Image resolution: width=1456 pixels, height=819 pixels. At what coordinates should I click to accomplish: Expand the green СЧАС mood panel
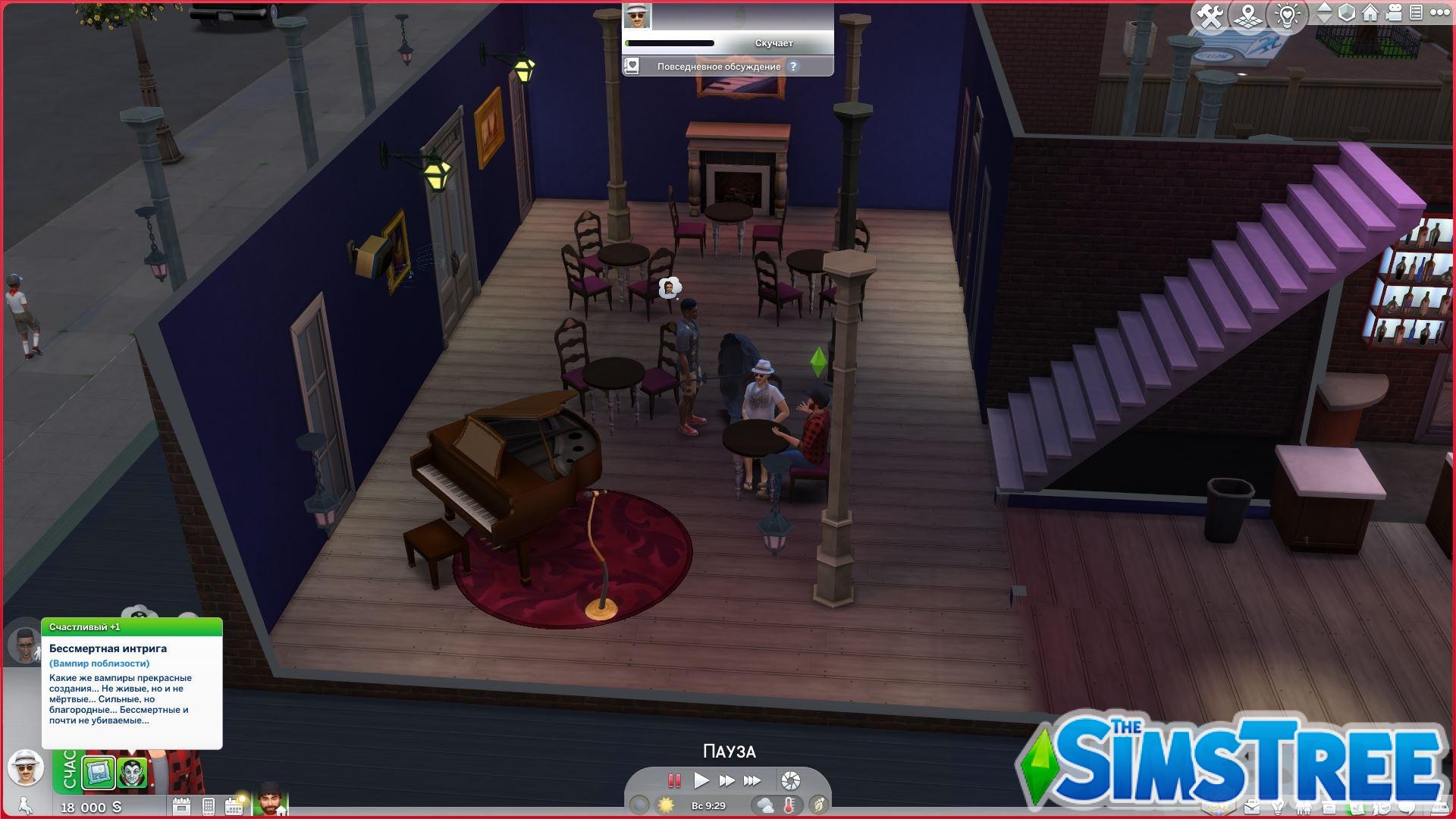click(x=70, y=770)
